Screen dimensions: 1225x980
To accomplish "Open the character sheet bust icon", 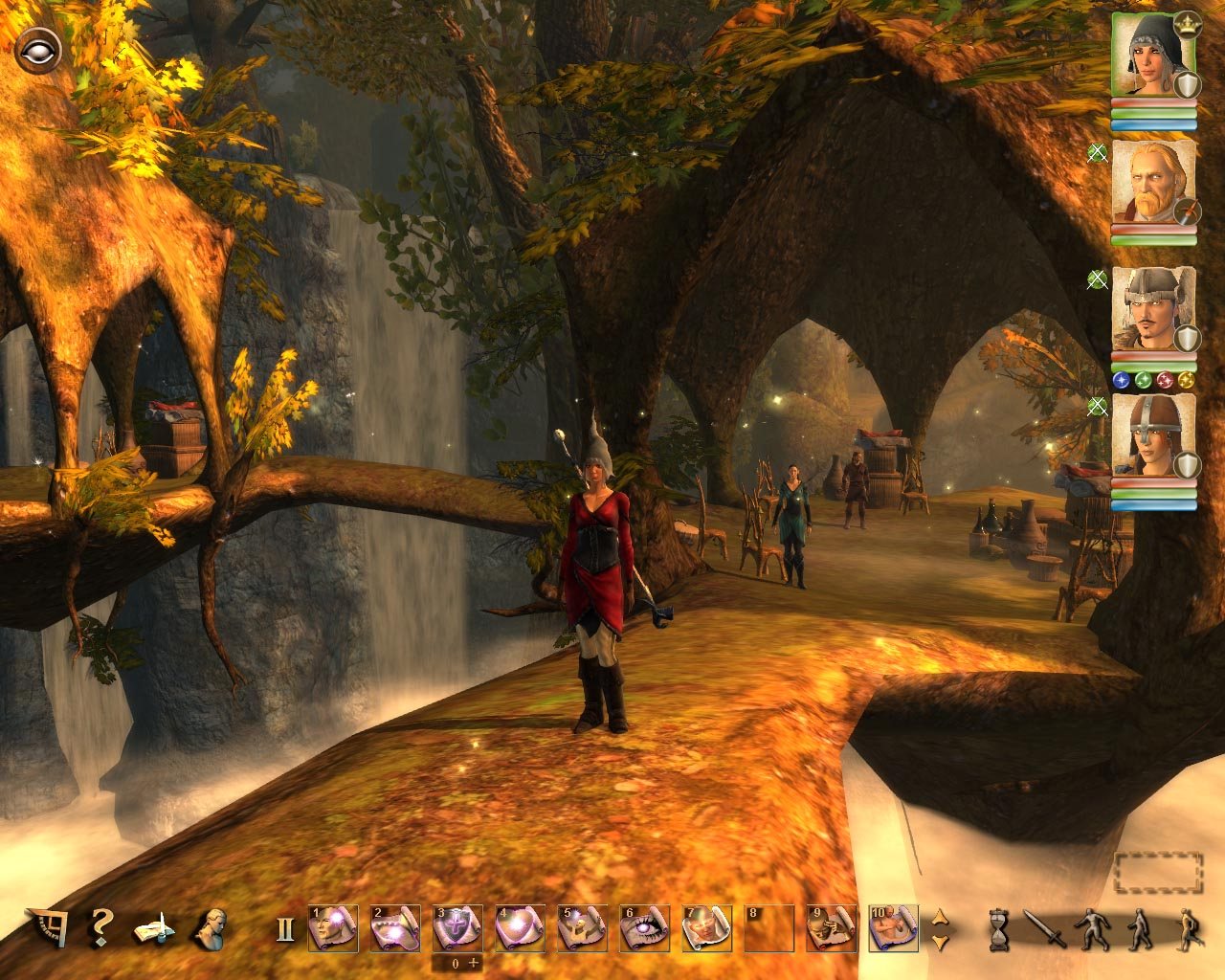I will tap(209, 928).
